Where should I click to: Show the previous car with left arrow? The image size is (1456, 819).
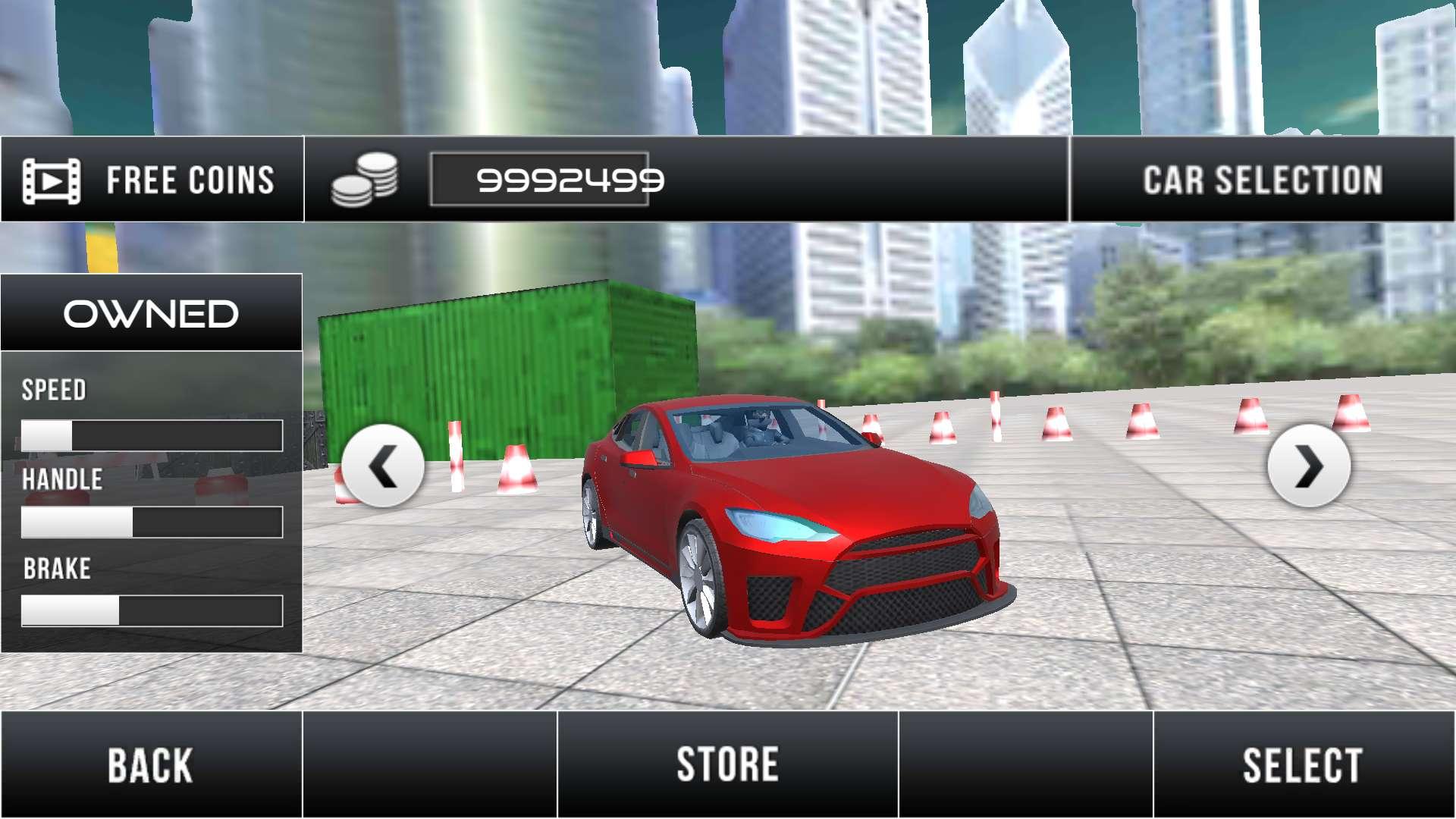(383, 466)
